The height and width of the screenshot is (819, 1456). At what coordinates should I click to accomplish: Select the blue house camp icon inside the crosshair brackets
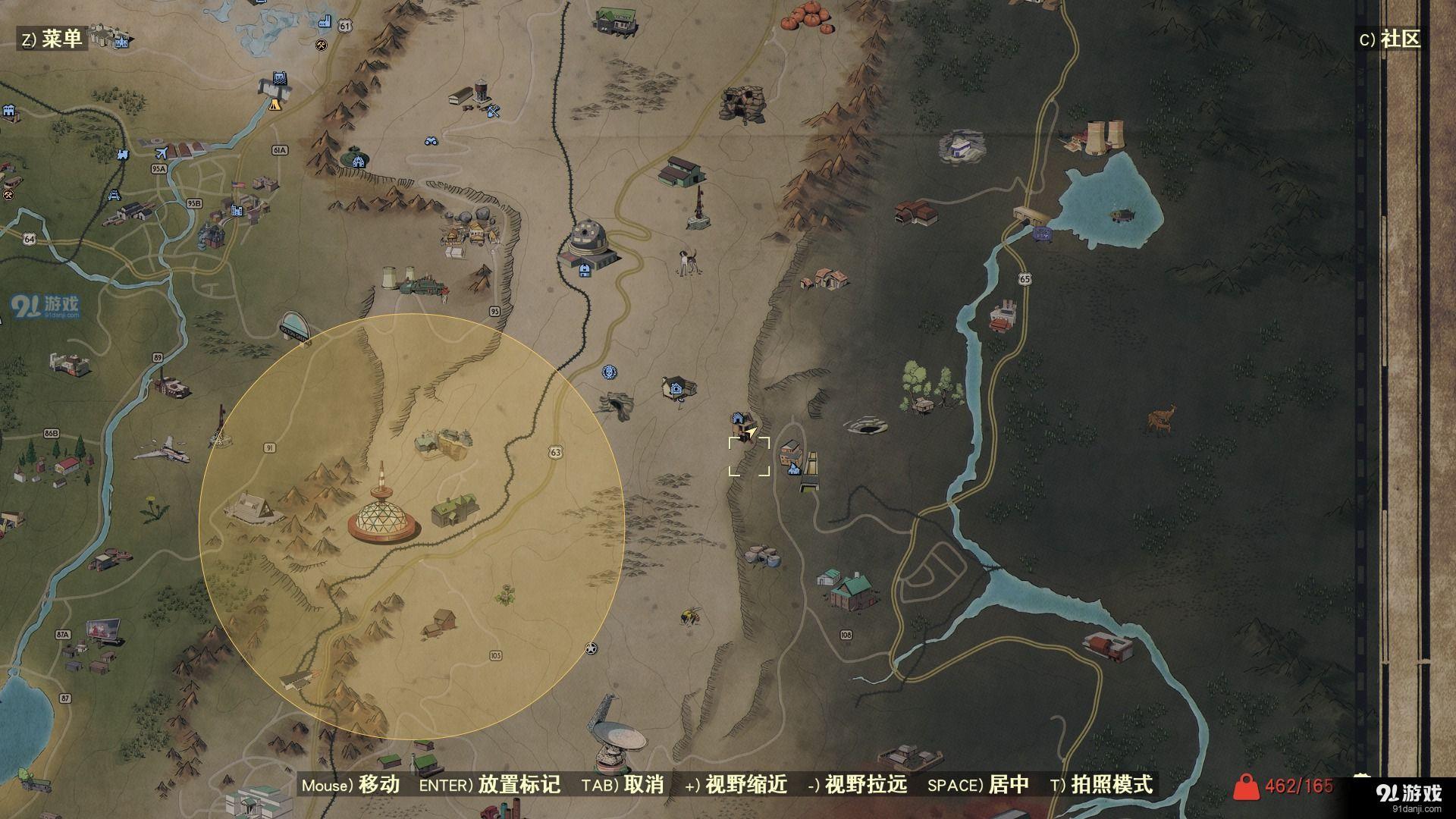(x=738, y=419)
